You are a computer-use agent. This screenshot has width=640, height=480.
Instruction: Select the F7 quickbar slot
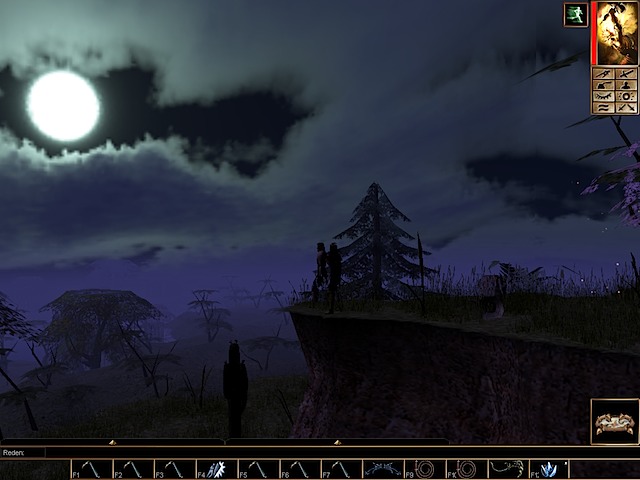pos(341,469)
